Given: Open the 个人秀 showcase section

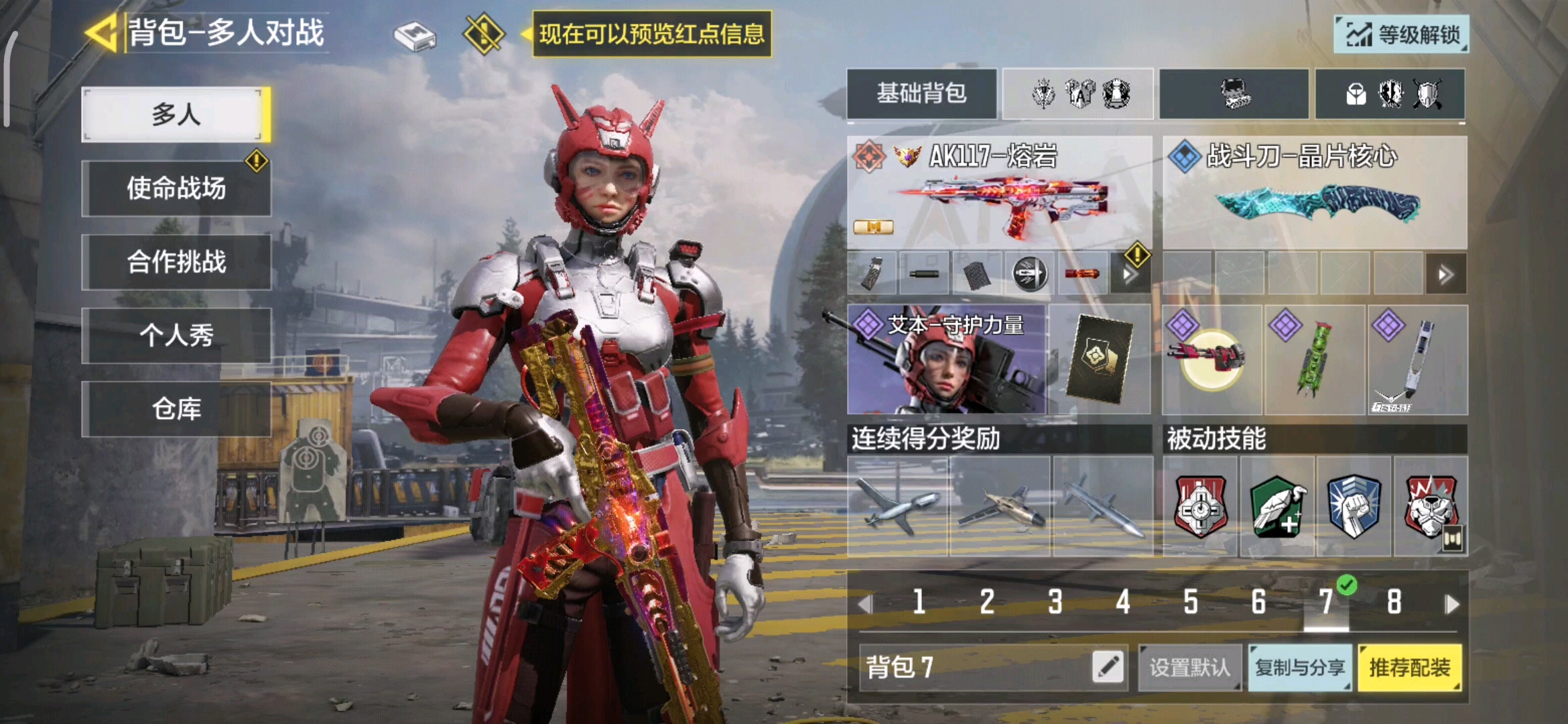Looking at the screenshot, I should click(x=176, y=335).
